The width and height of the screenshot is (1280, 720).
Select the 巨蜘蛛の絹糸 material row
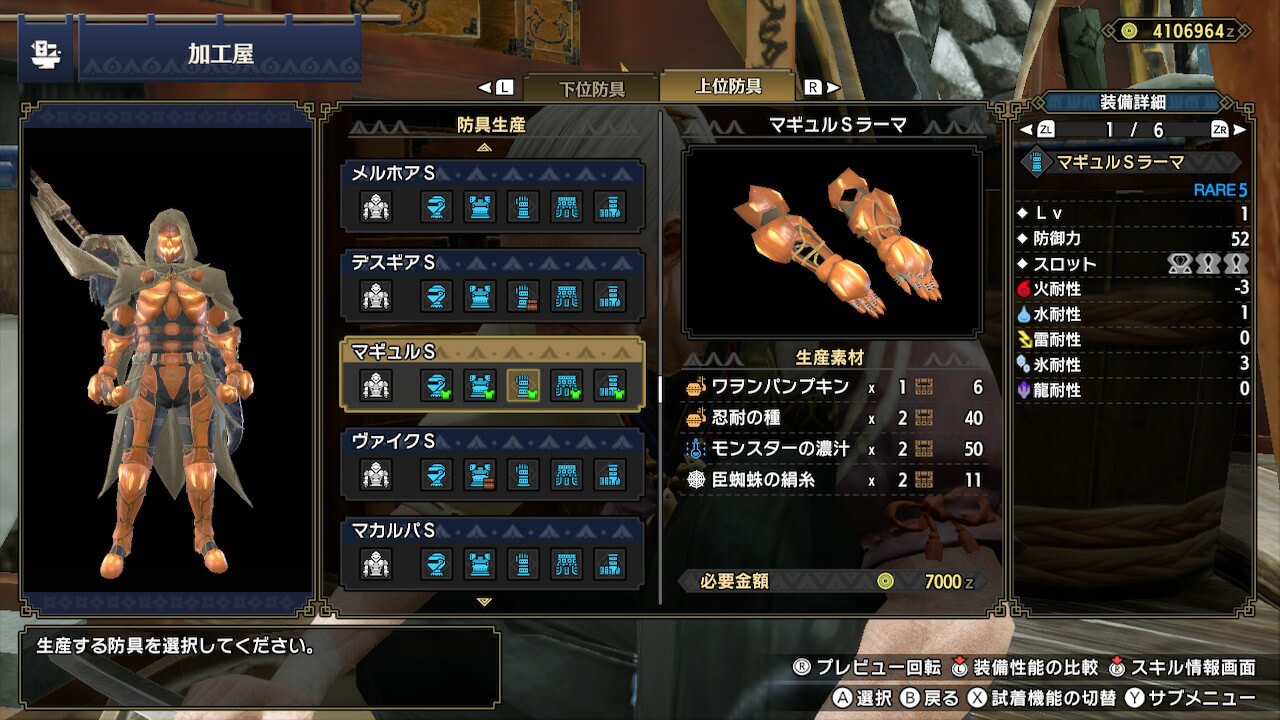click(x=833, y=480)
